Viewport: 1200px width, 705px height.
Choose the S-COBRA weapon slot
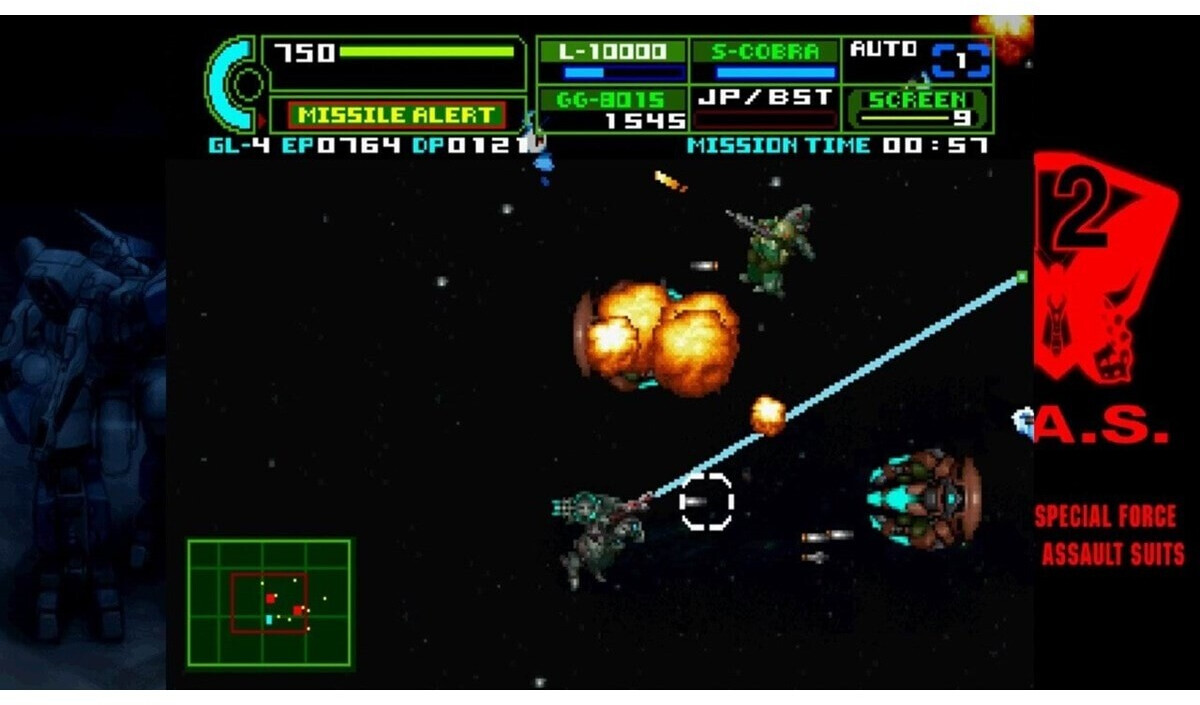point(765,61)
